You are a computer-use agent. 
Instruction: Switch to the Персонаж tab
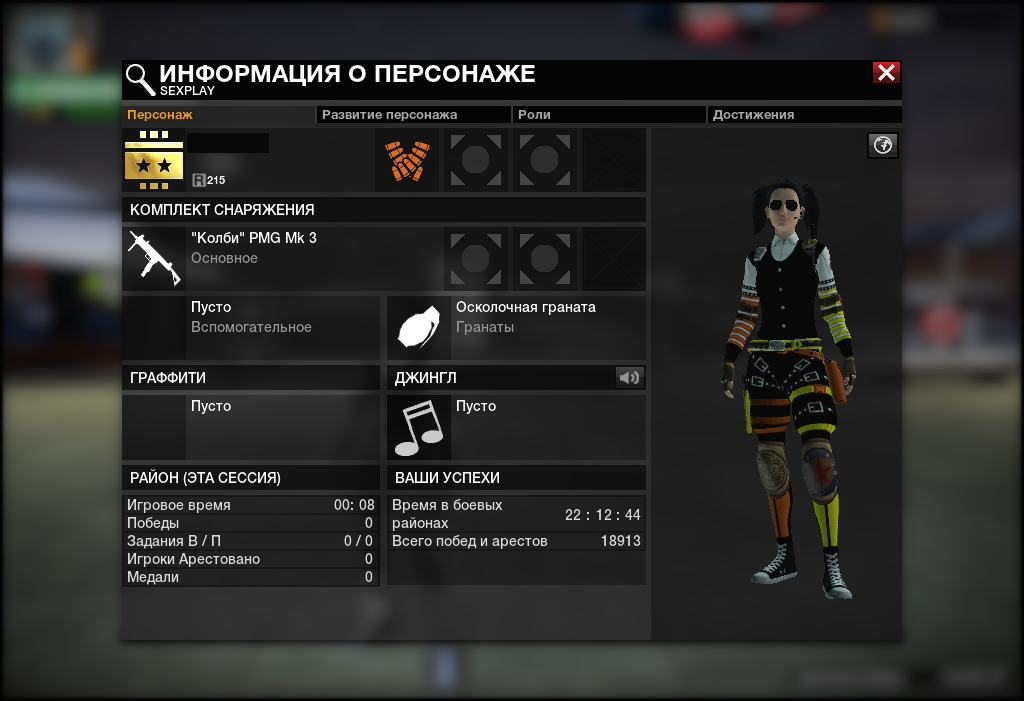(x=160, y=115)
